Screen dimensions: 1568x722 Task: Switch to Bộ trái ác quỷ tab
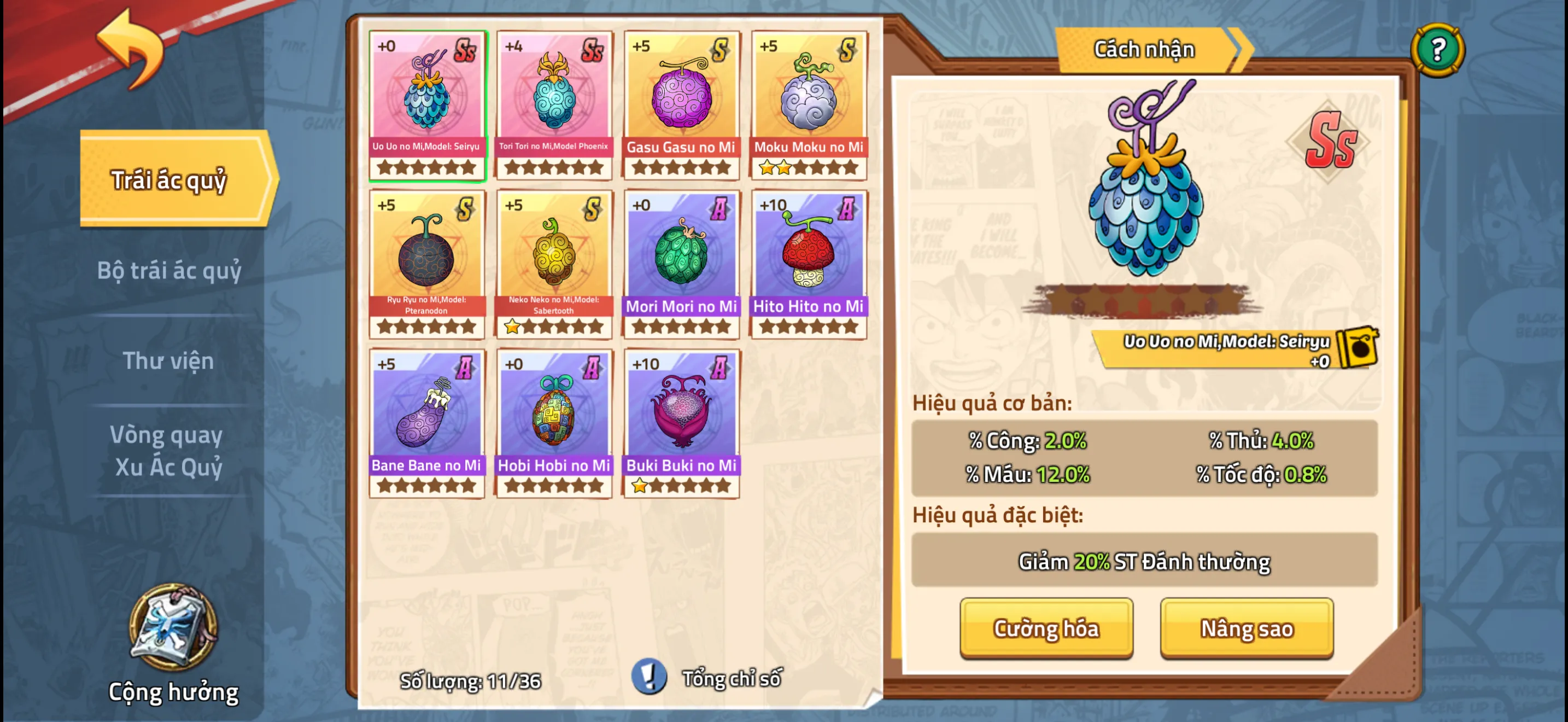pos(169,270)
